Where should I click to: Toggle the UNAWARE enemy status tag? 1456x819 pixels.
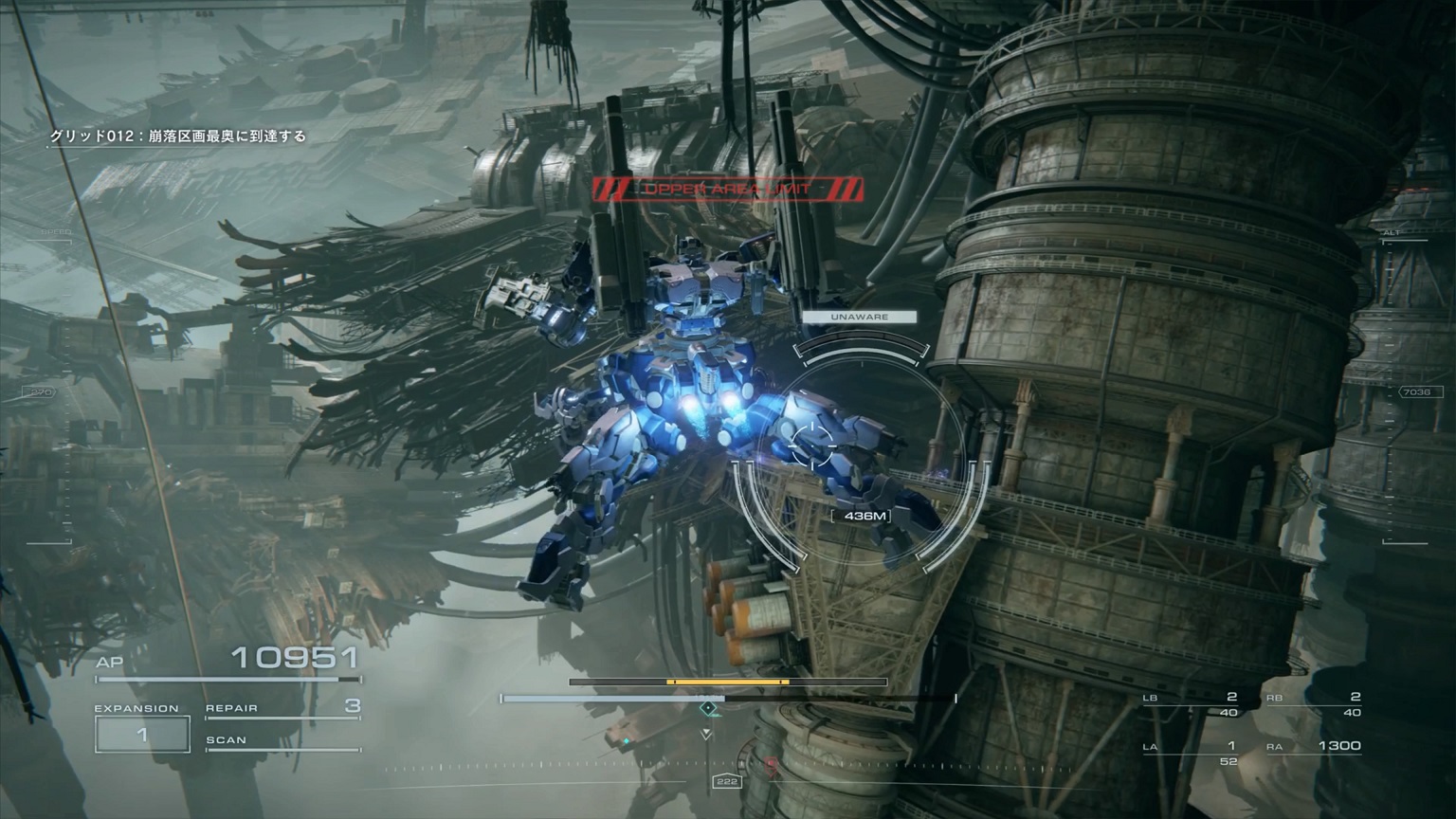point(859,317)
